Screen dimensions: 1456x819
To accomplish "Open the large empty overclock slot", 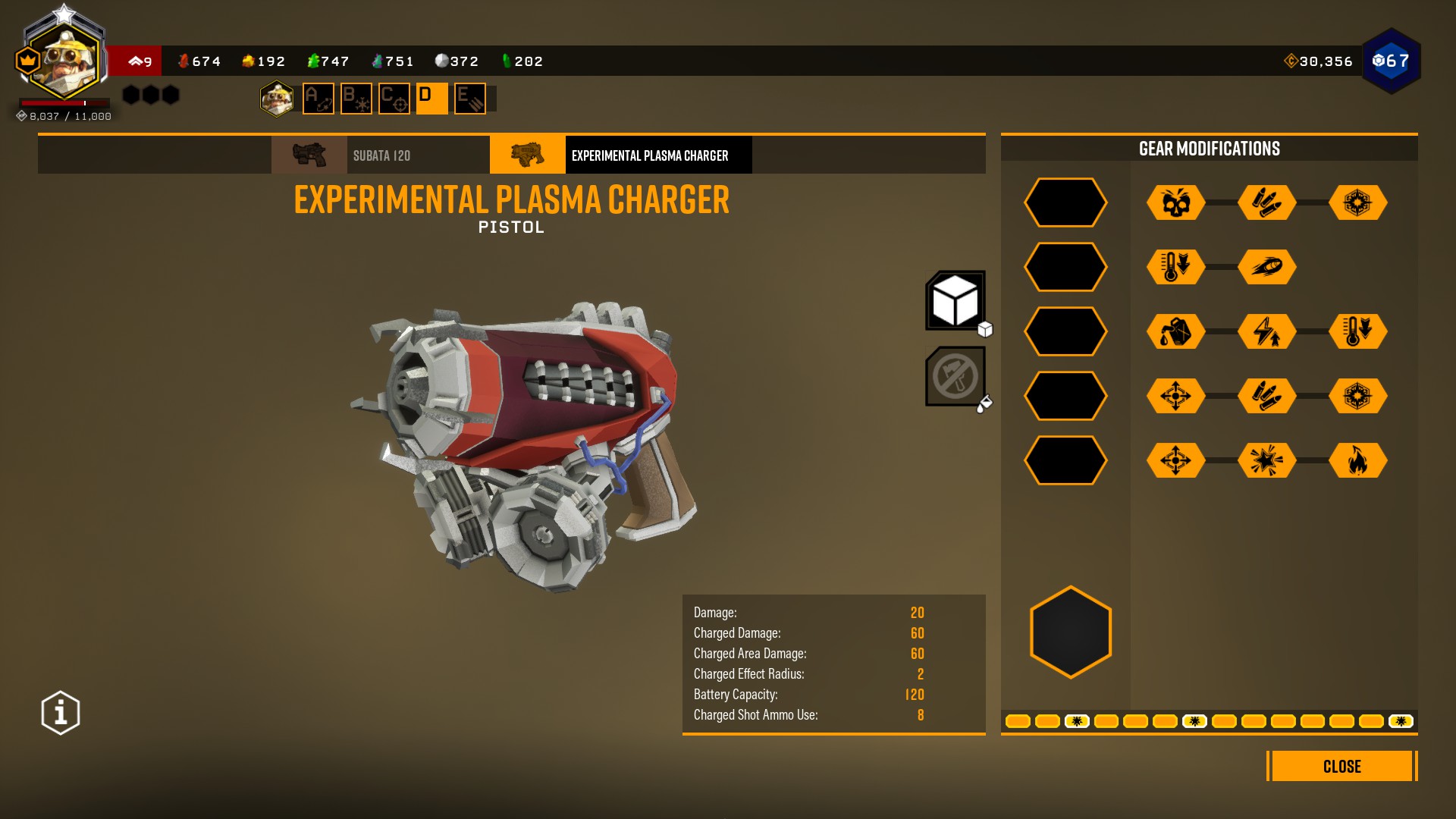I will pyautogui.click(x=1071, y=632).
